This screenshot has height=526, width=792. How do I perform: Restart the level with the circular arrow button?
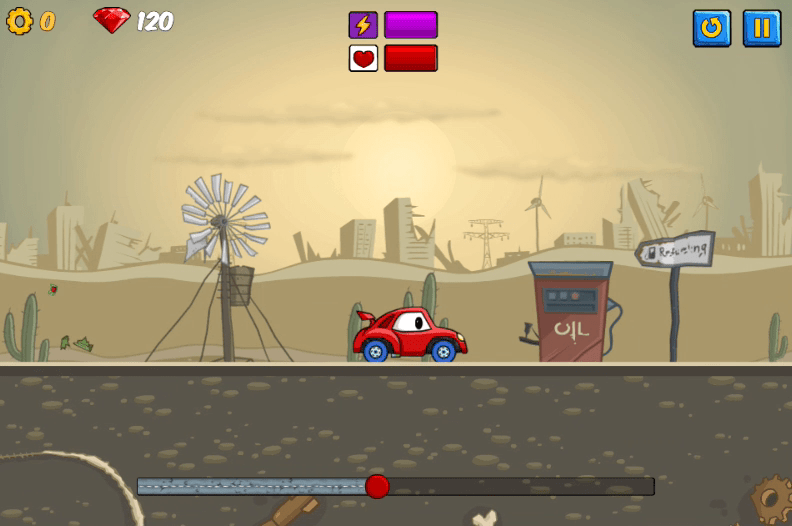pos(711,28)
